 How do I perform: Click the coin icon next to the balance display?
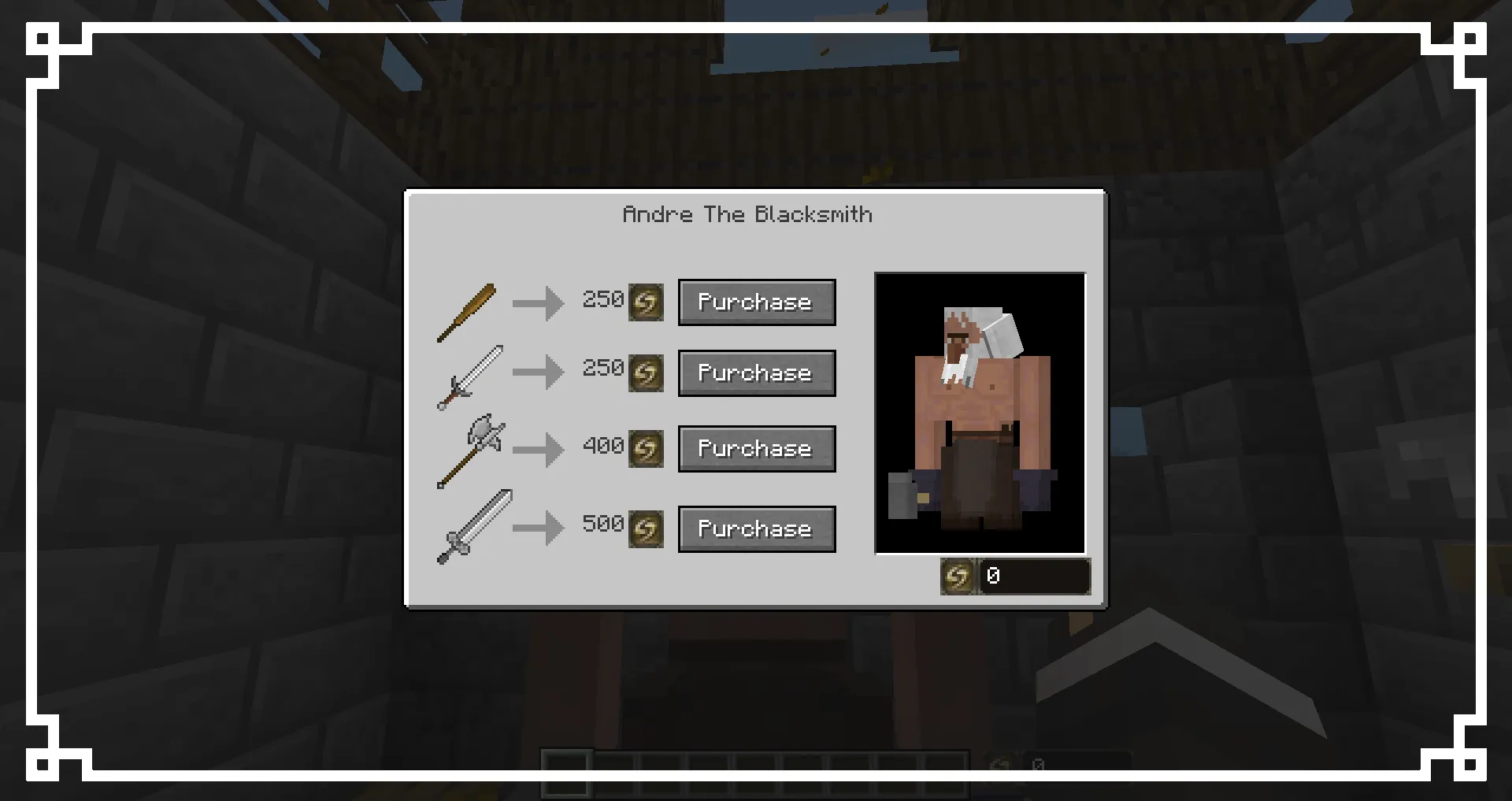pyautogui.click(x=958, y=577)
